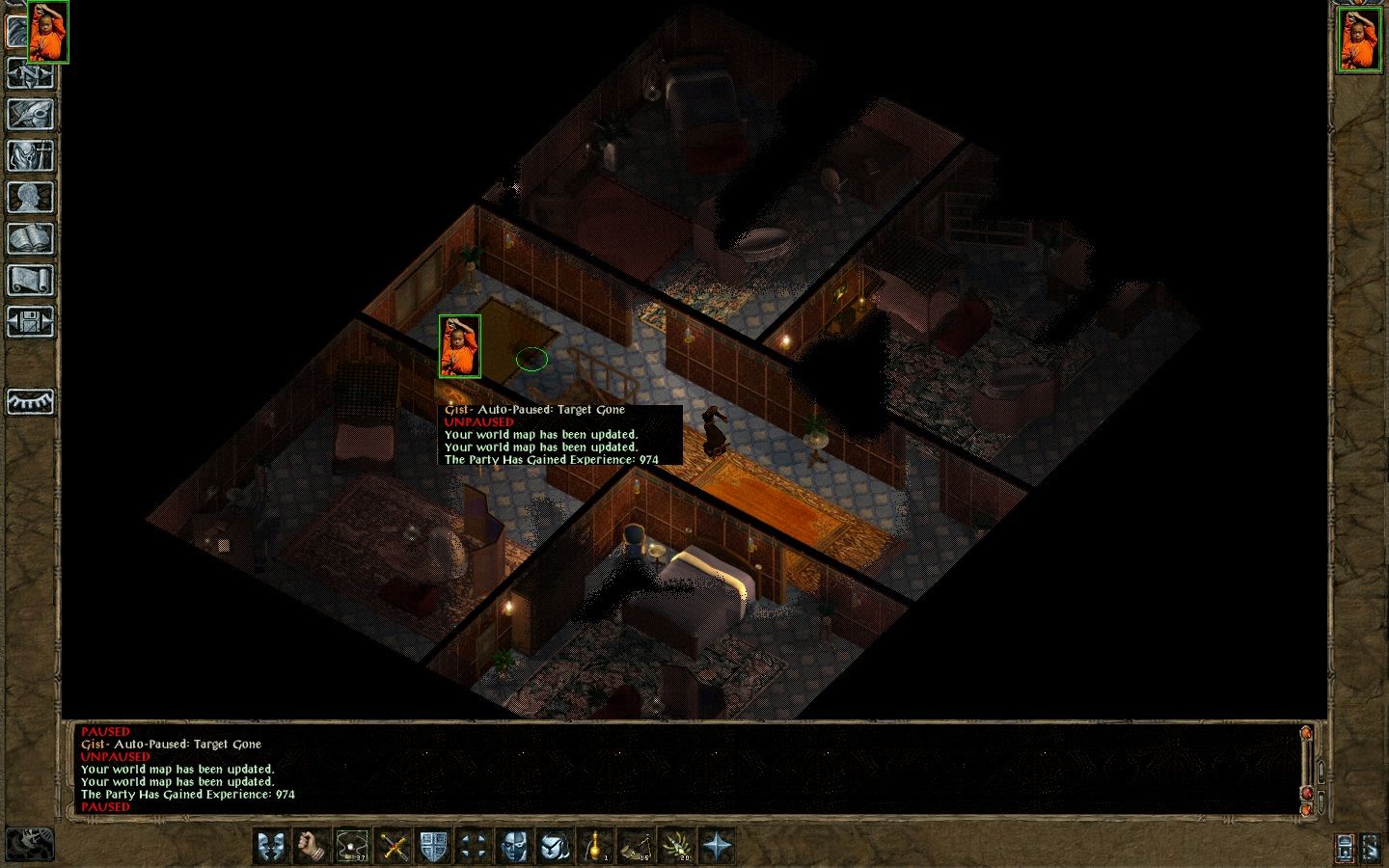Select the monk portrait in right sidebar
The width and height of the screenshot is (1389, 868).
point(1358,39)
